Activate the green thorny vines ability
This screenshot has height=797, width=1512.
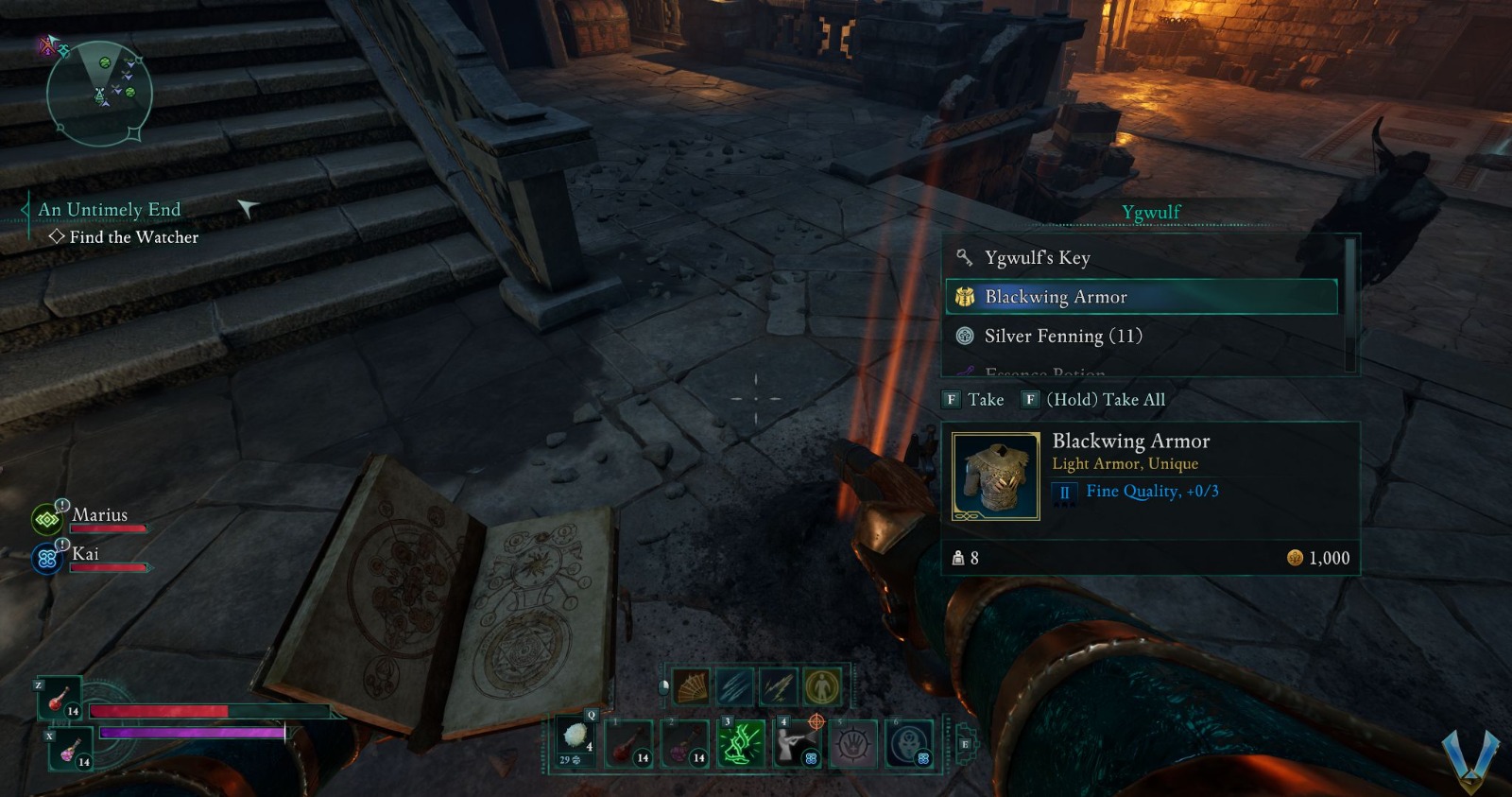coord(742,743)
